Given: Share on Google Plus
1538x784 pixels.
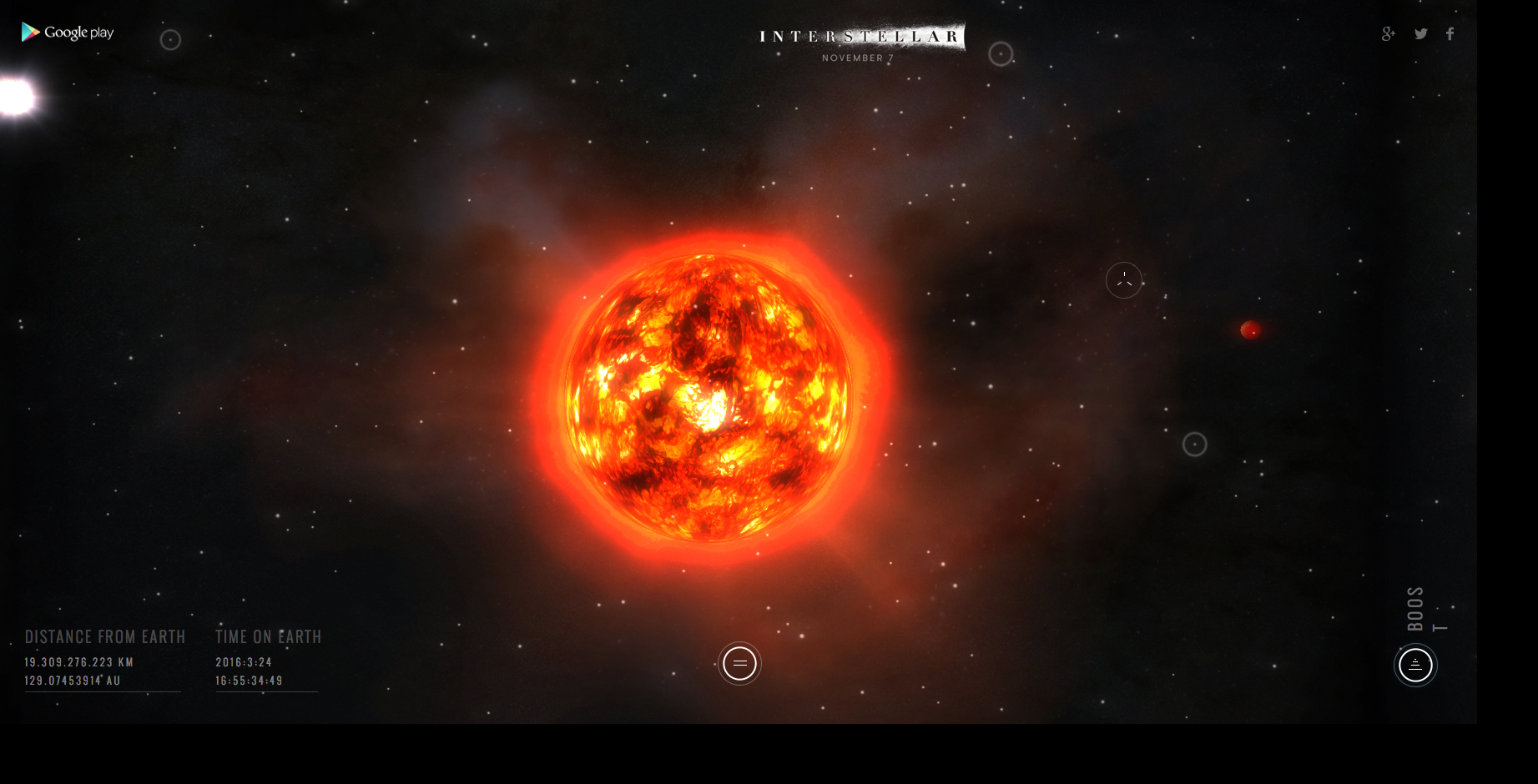Looking at the screenshot, I should 1388,34.
